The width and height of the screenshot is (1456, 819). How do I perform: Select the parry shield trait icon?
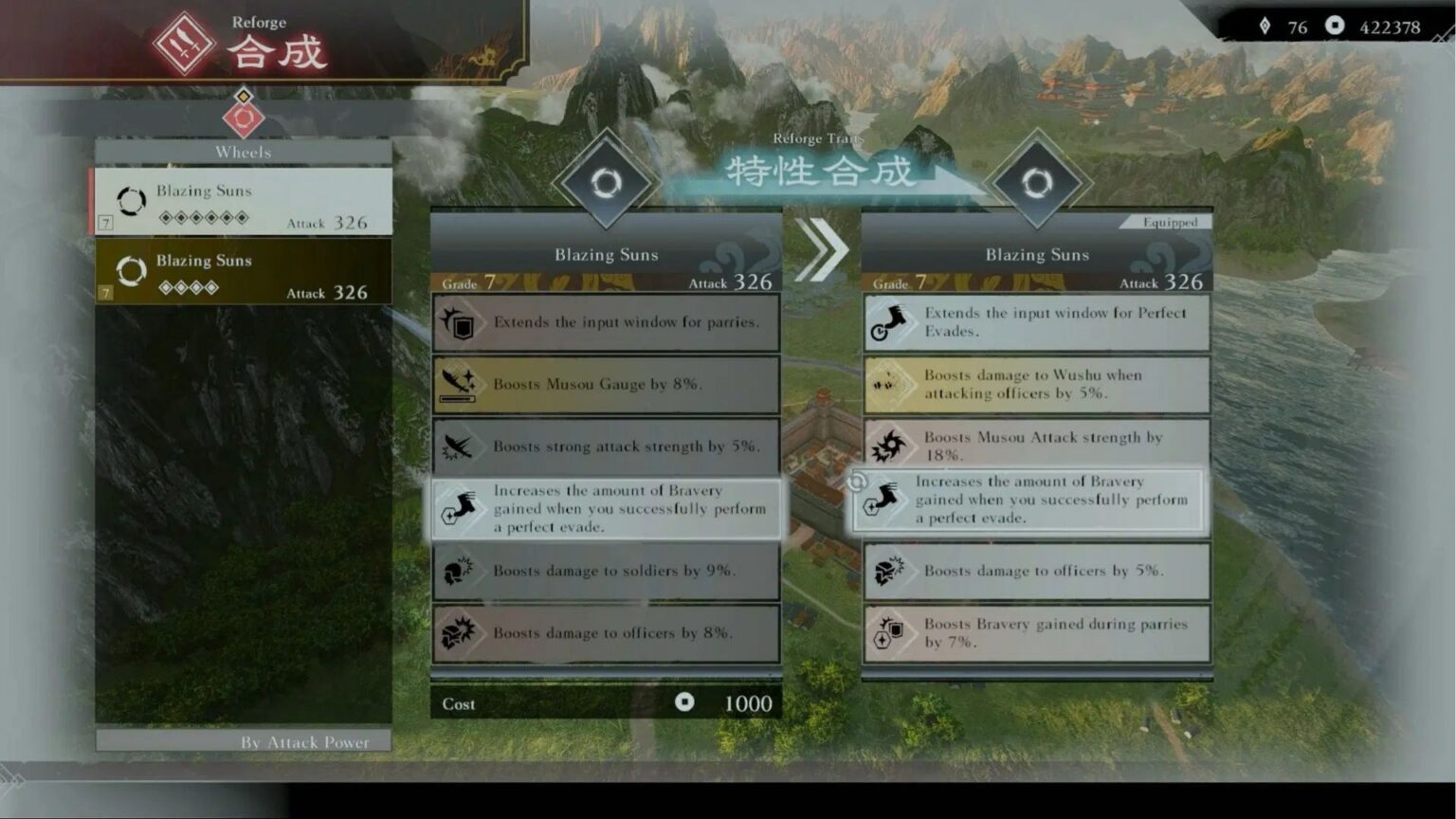coord(460,321)
